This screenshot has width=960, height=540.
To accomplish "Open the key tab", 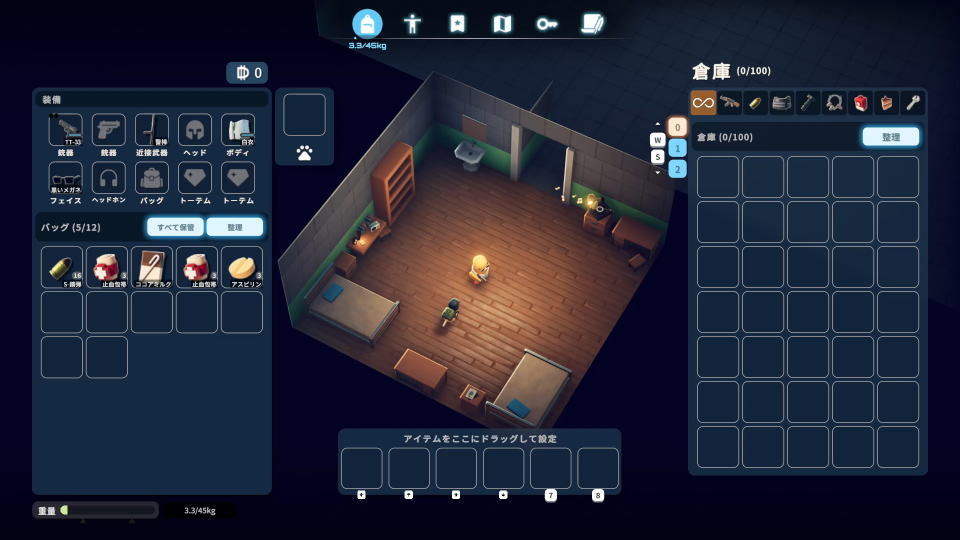I will (x=547, y=24).
